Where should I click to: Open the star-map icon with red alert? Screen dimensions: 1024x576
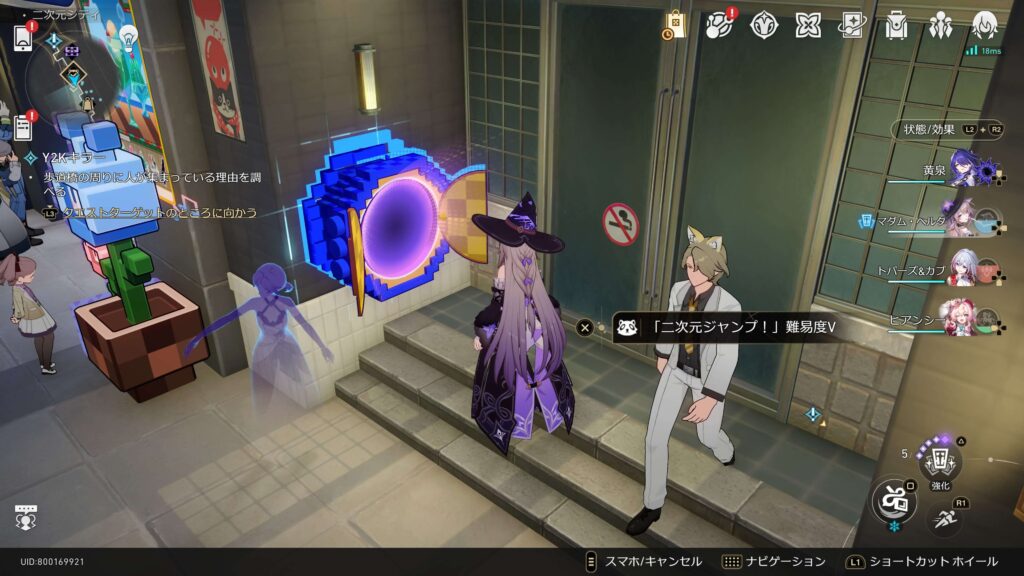pyautogui.click(x=720, y=25)
